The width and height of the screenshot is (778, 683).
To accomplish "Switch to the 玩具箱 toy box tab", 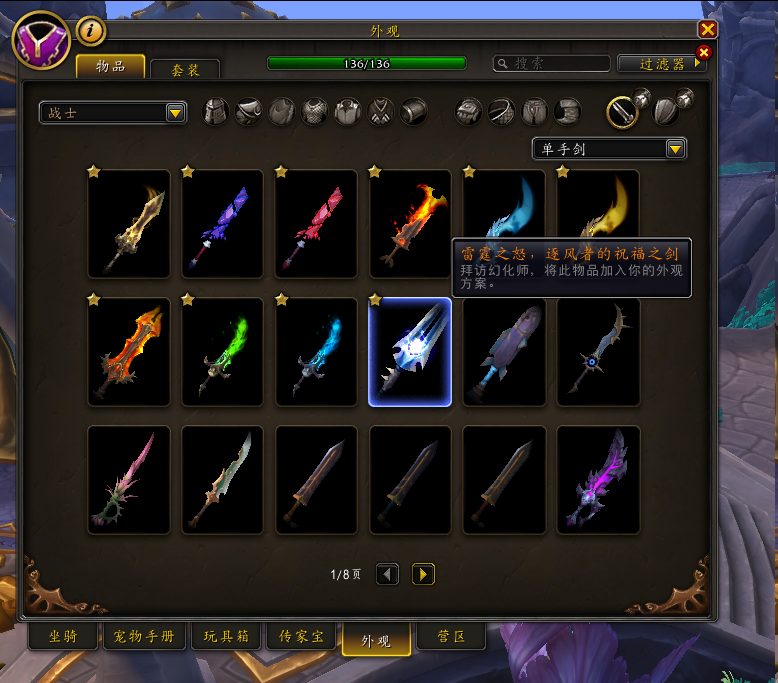I will [x=225, y=636].
